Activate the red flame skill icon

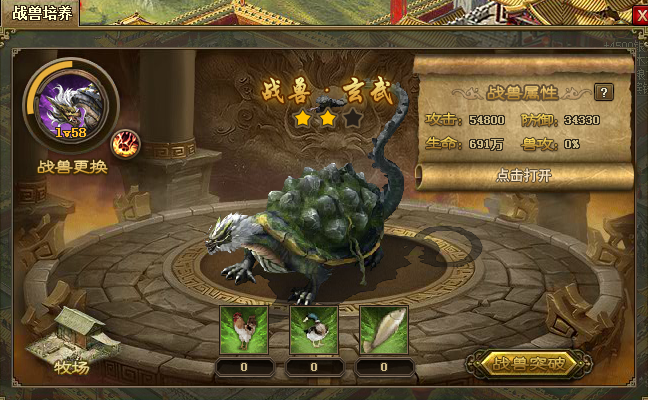pos(126,143)
